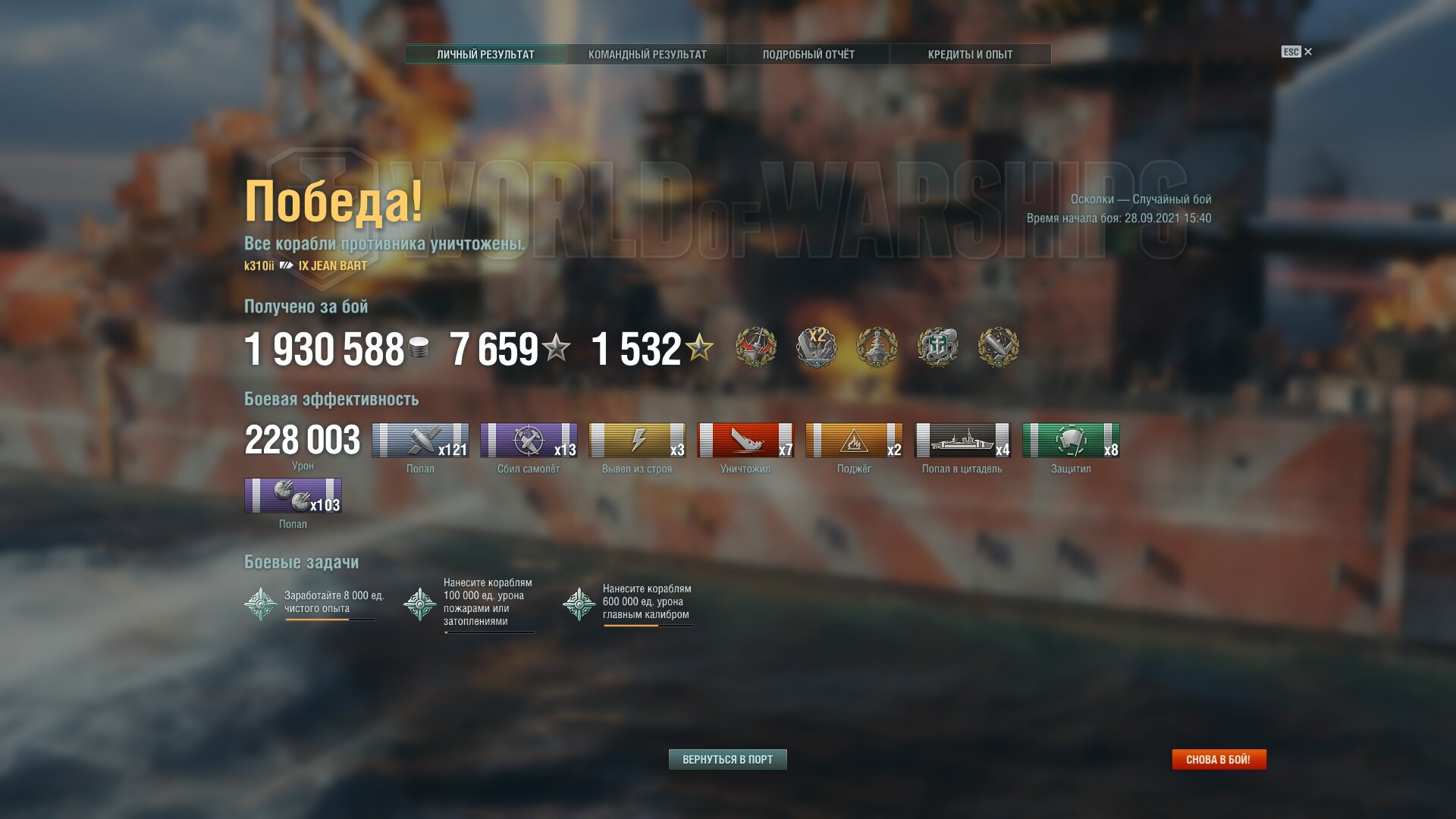
Task: Click the x13 Сбил самолёт ribbon
Action: (529, 441)
